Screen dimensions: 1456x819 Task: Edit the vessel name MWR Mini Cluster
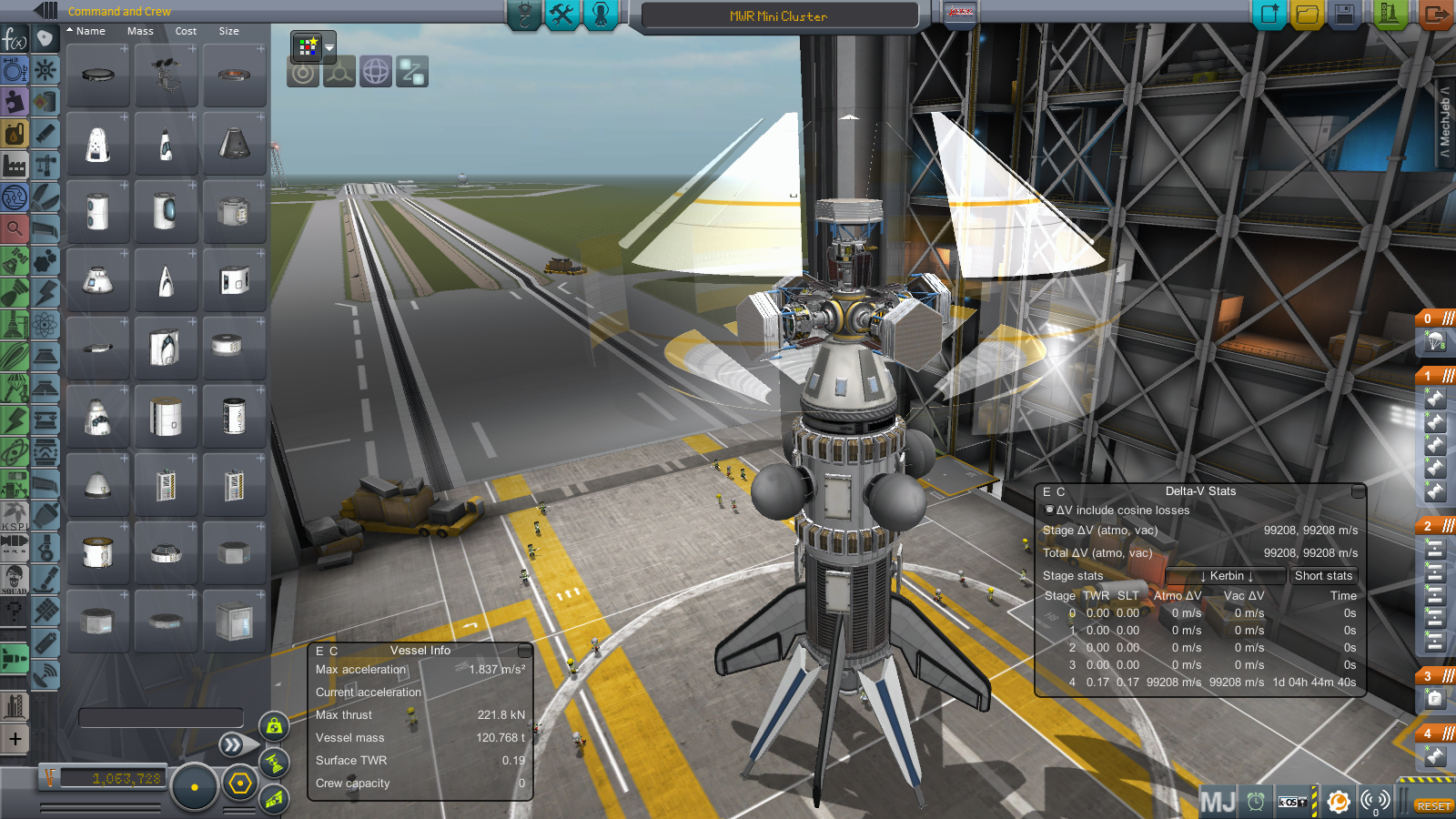(779, 16)
